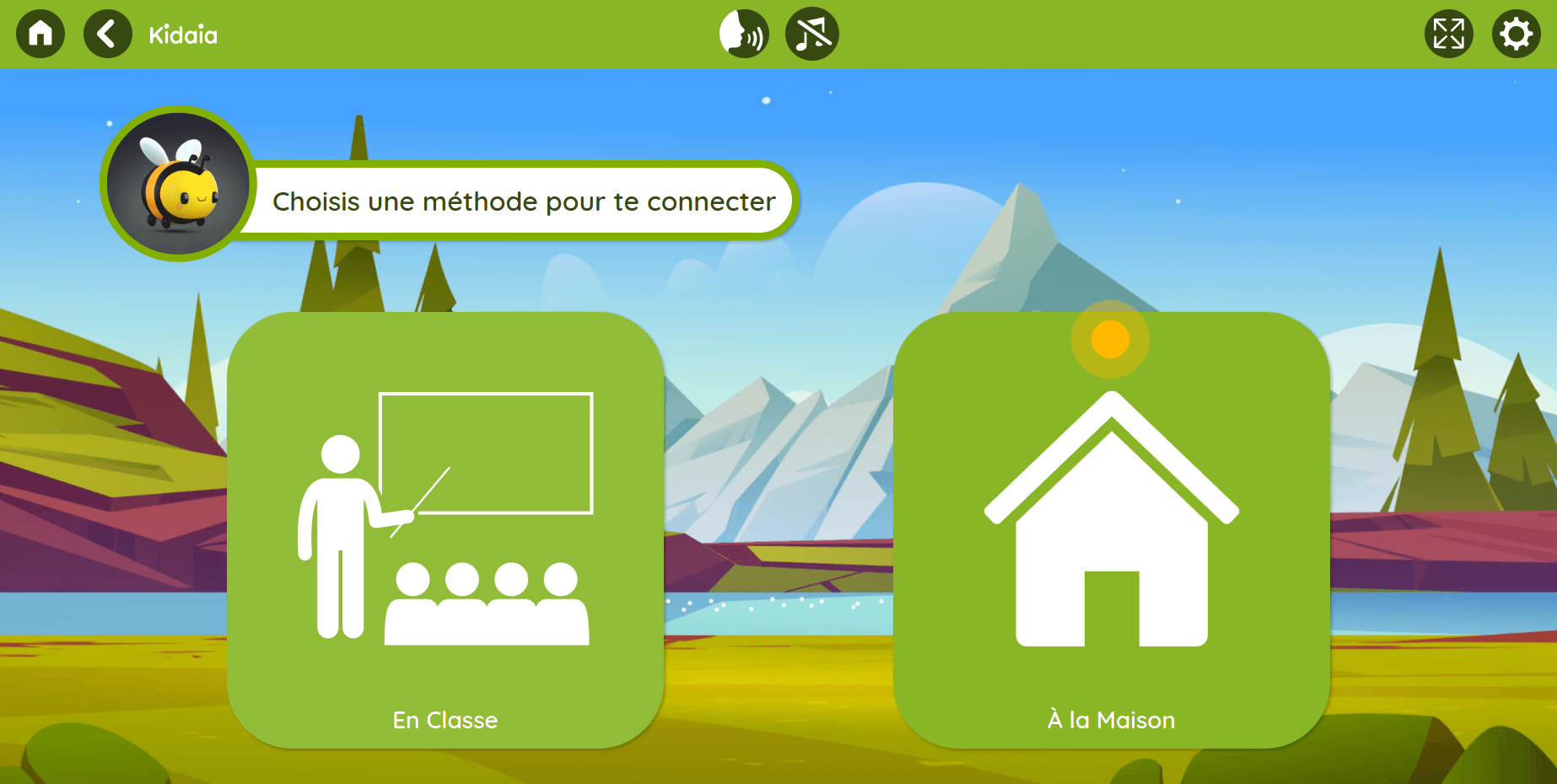Click the crossed-out music note icon
This screenshot has height=784, width=1557.
811,33
